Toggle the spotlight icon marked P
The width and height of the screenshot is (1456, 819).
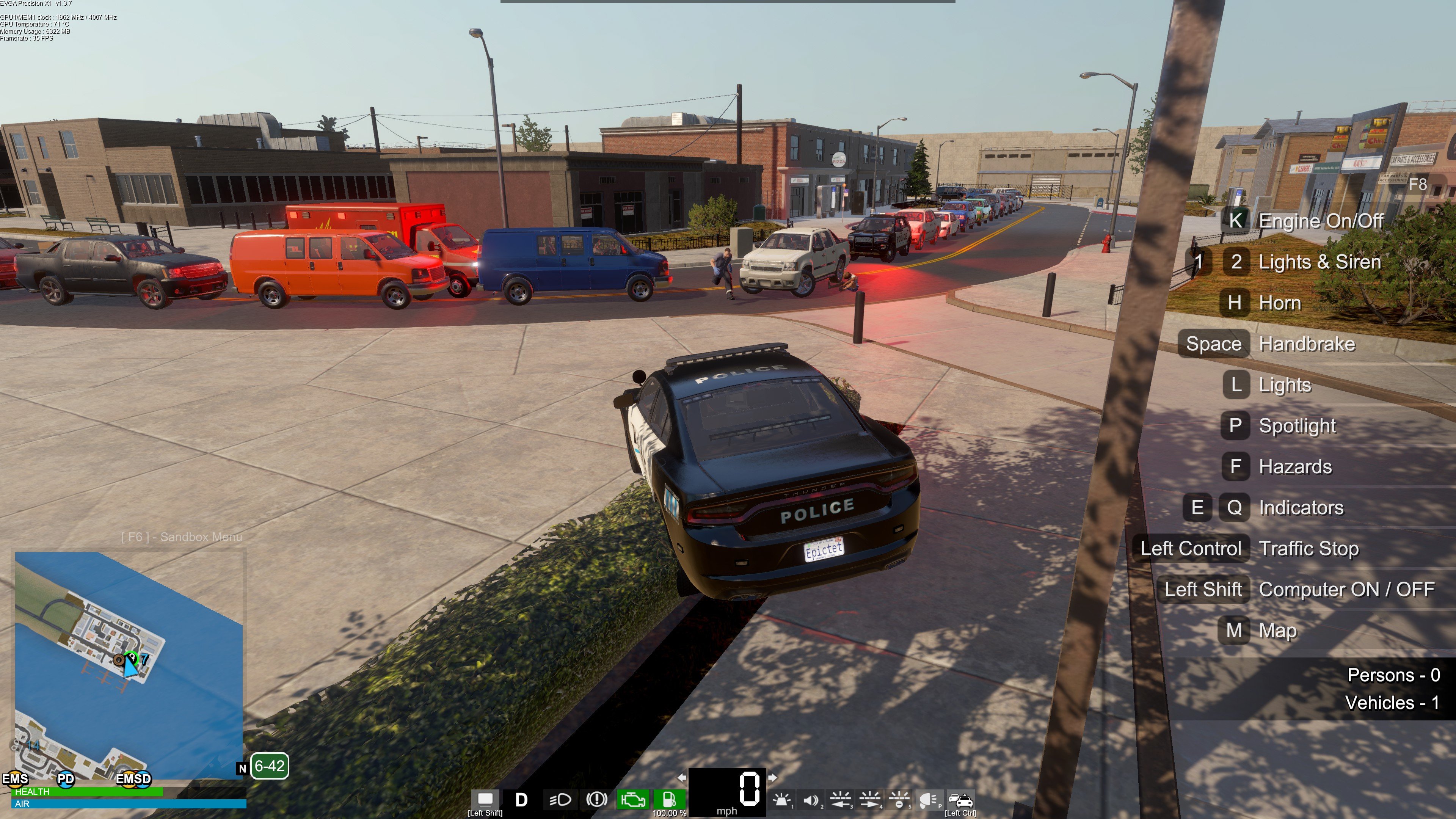coord(928,800)
